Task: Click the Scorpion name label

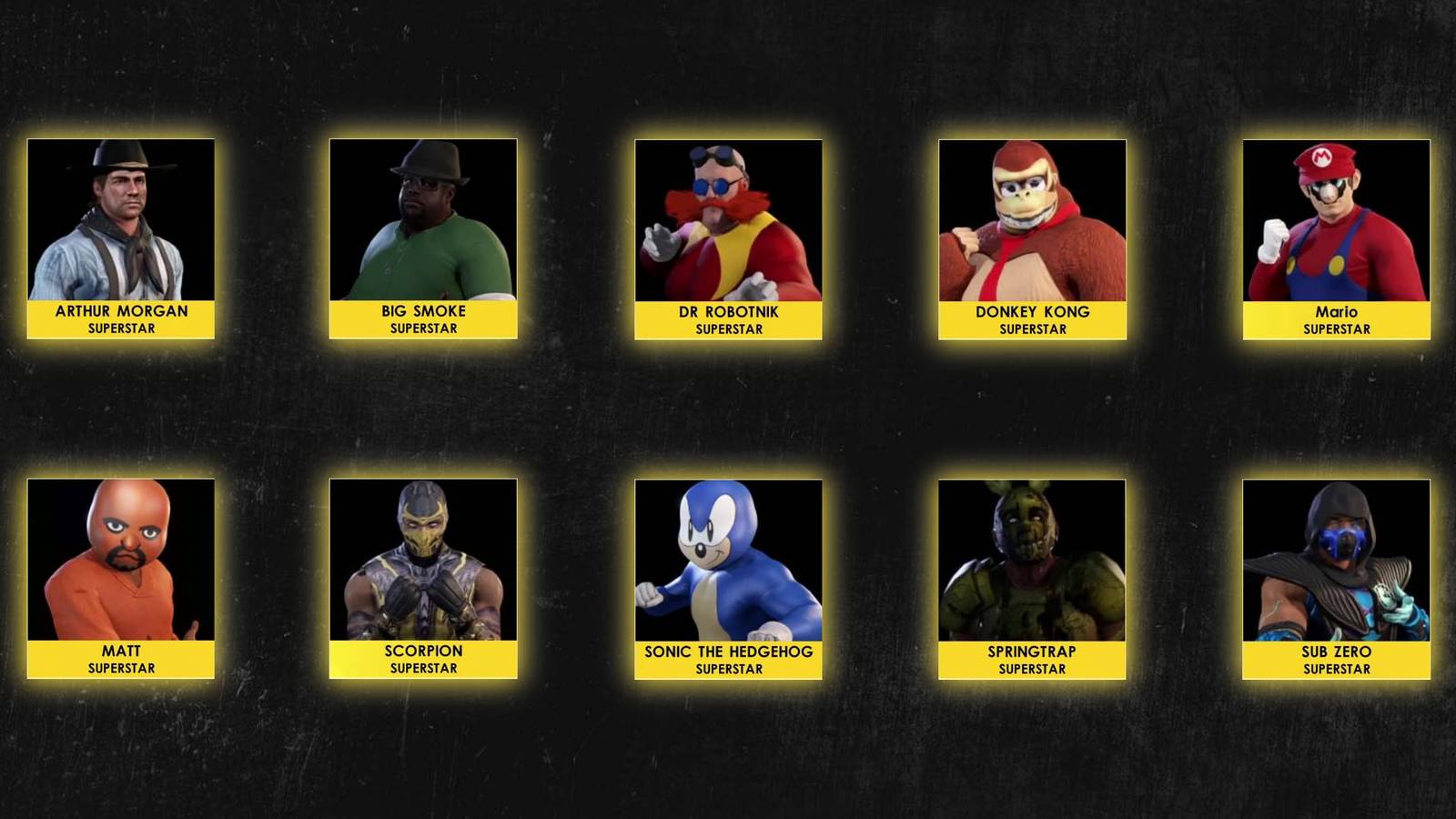Action: pyautogui.click(x=423, y=659)
